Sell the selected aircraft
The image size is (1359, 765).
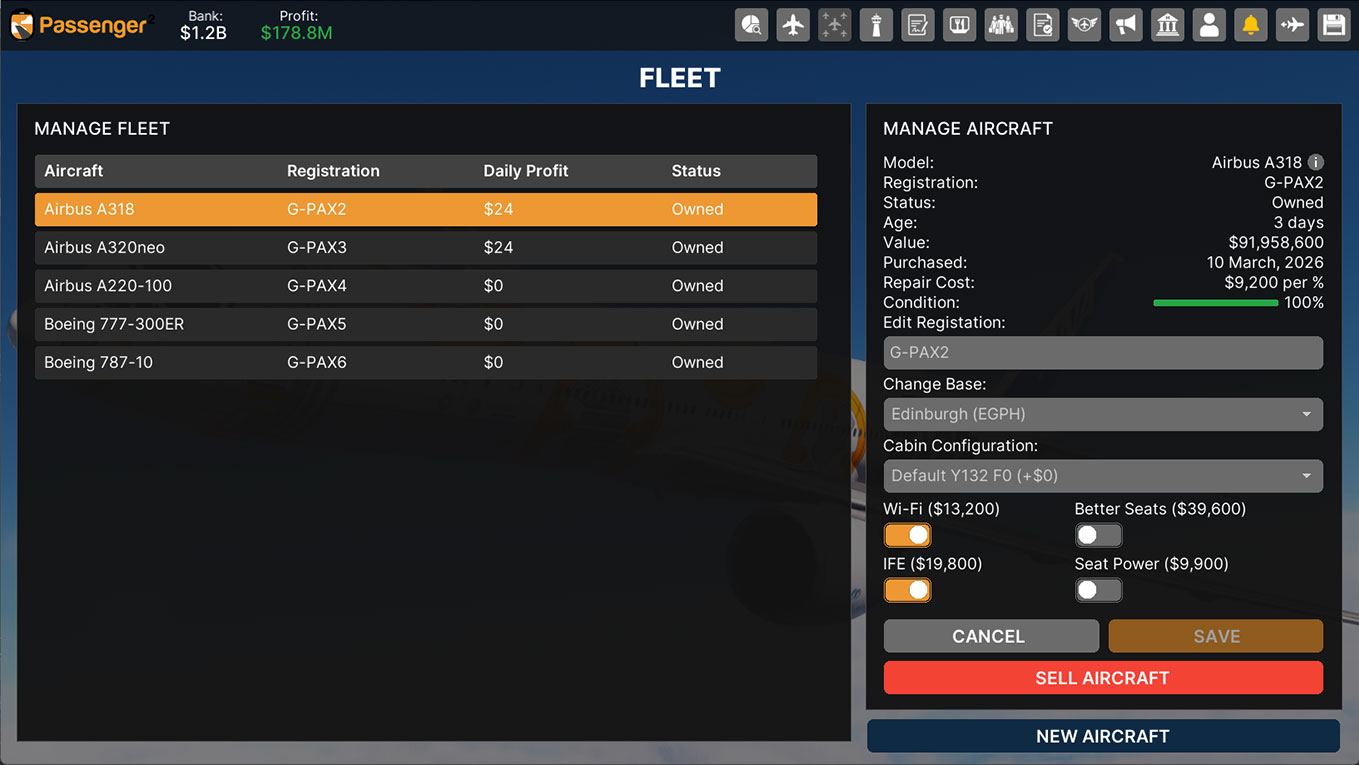pyautogui.click(x=1102, y=678)
